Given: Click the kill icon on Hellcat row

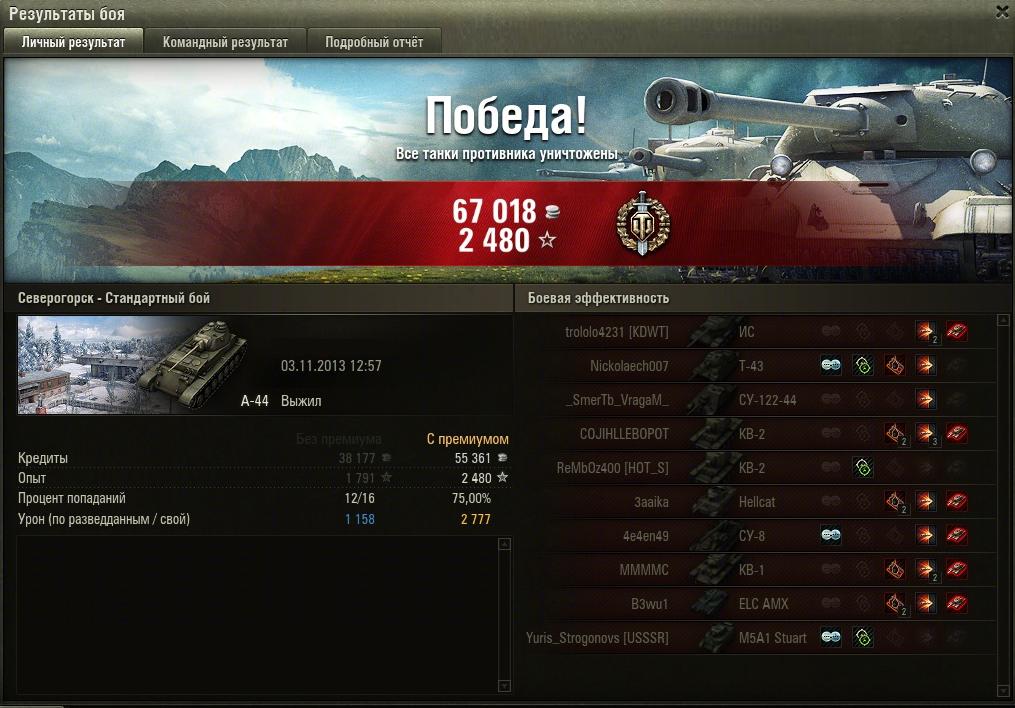Looking at the screenshot, I should 957,502.
